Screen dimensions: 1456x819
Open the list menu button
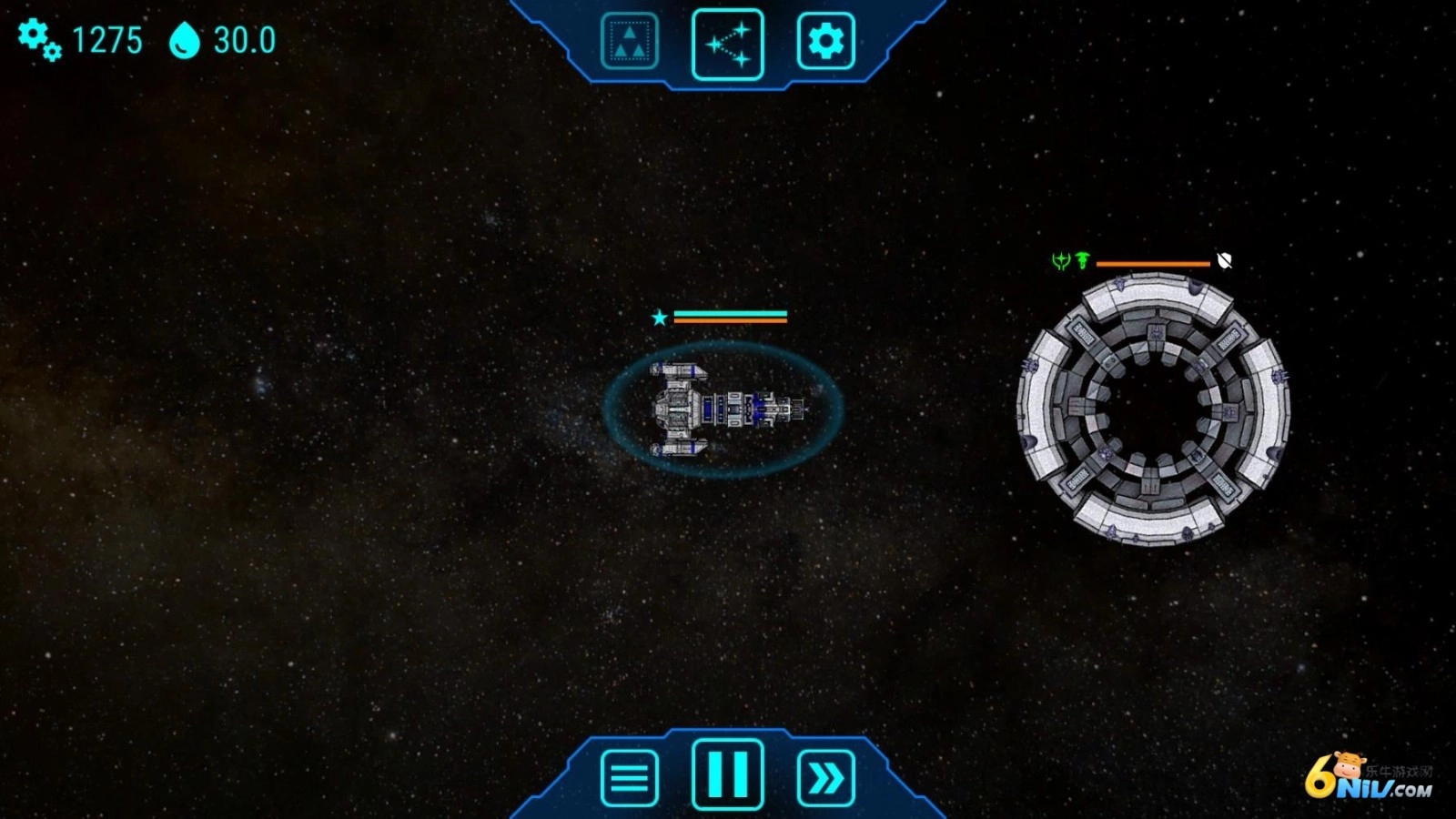629,778
